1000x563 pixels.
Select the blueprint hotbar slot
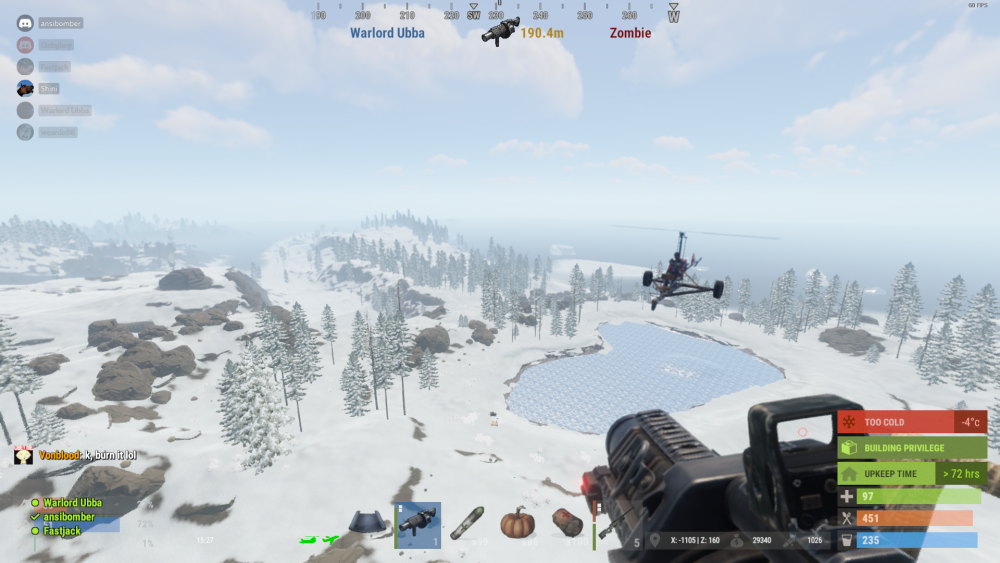coord(369,524)
